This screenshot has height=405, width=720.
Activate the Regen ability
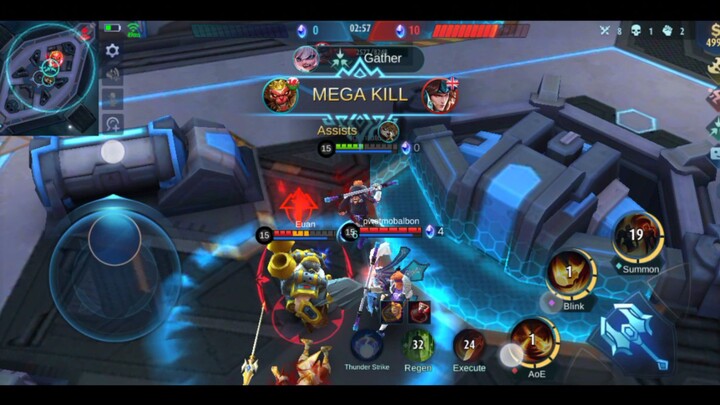419,346
